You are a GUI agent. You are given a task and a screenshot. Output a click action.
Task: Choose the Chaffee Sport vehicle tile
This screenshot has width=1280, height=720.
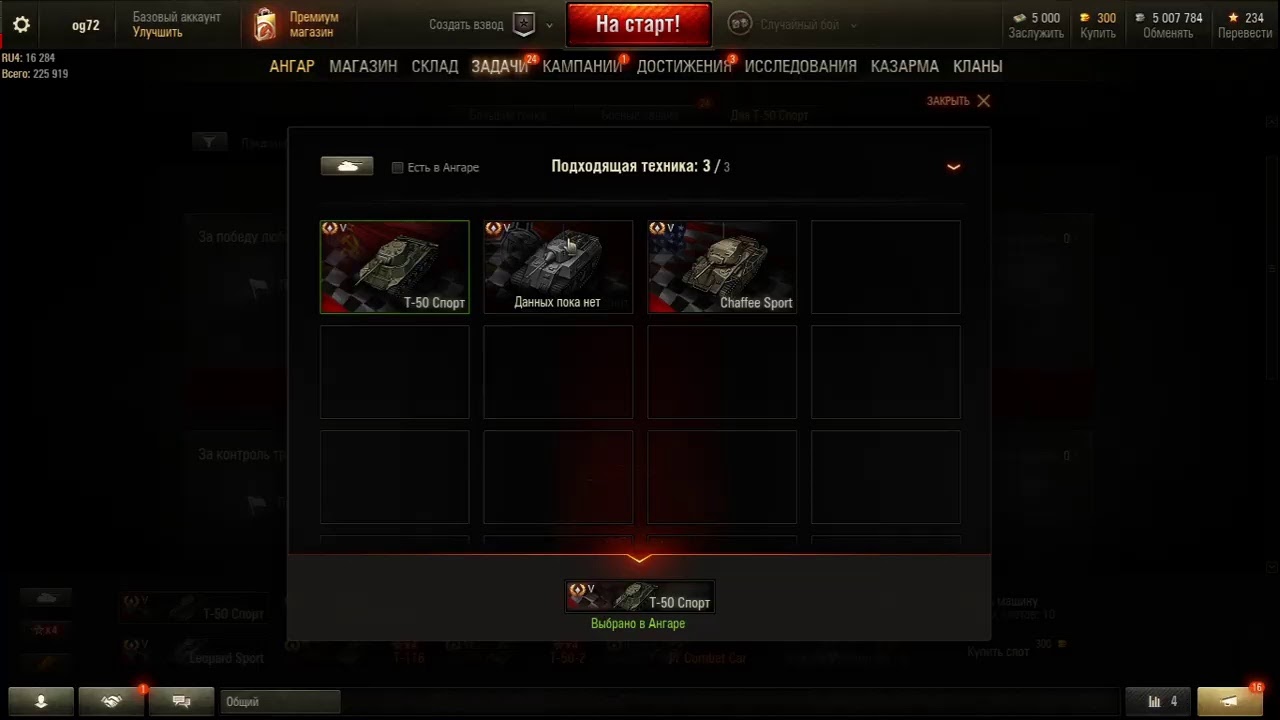click(722, 267)
